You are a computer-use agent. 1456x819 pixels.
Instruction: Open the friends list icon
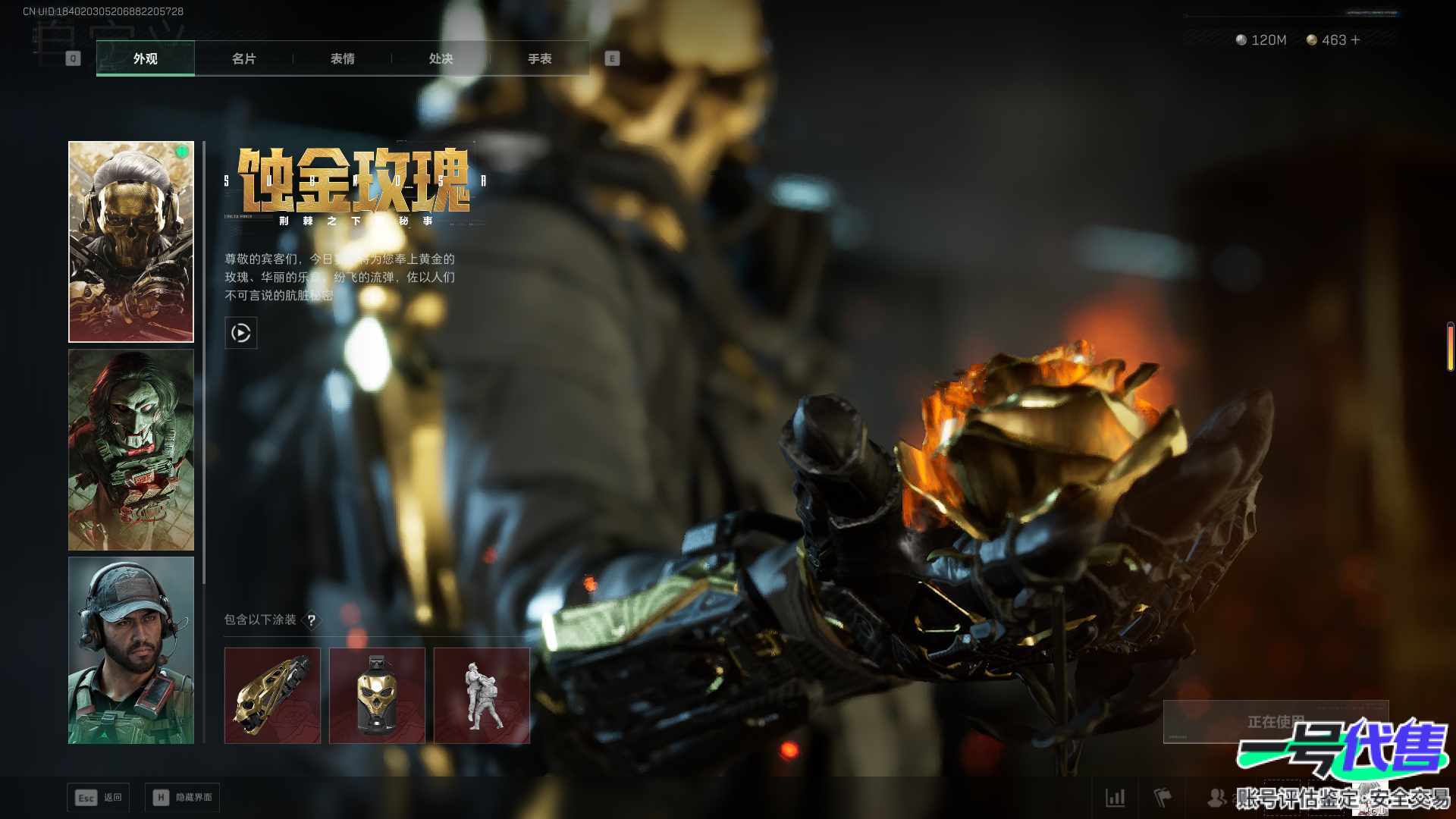click(1216, 798)
